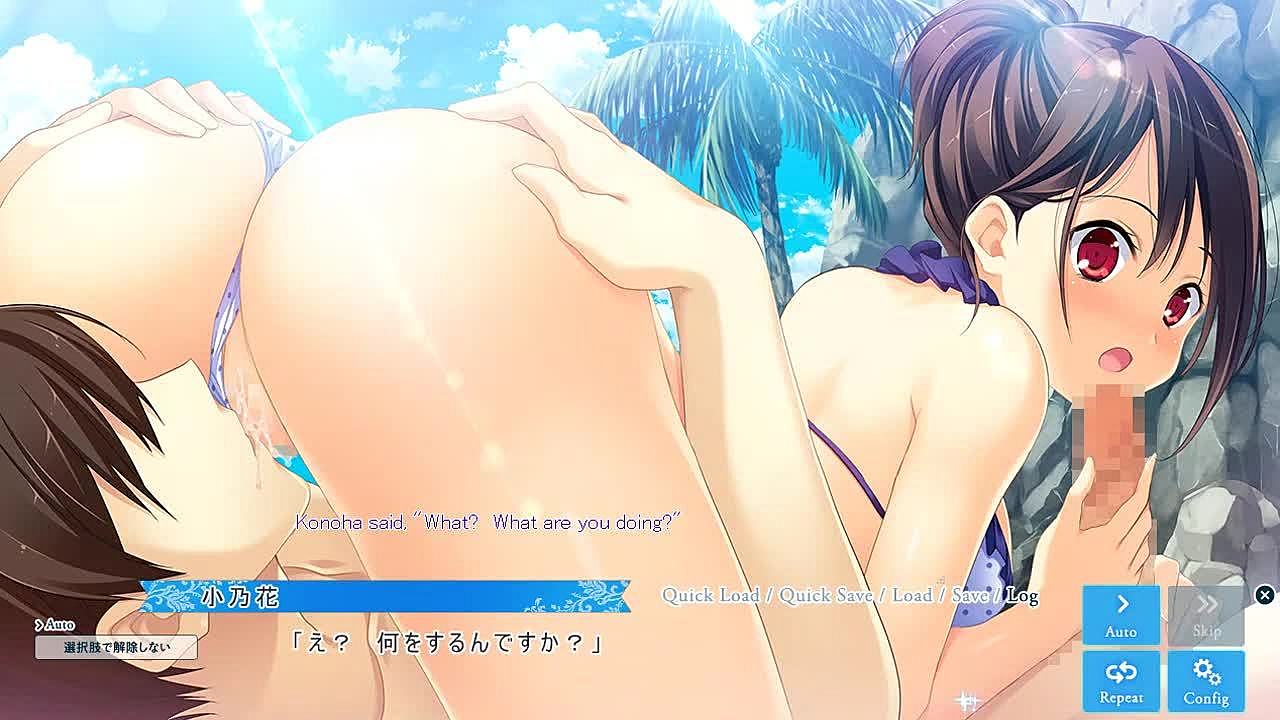Show the dialogue Log
Viewport: 1280px width, 720px height.
tap(1022, 595)
